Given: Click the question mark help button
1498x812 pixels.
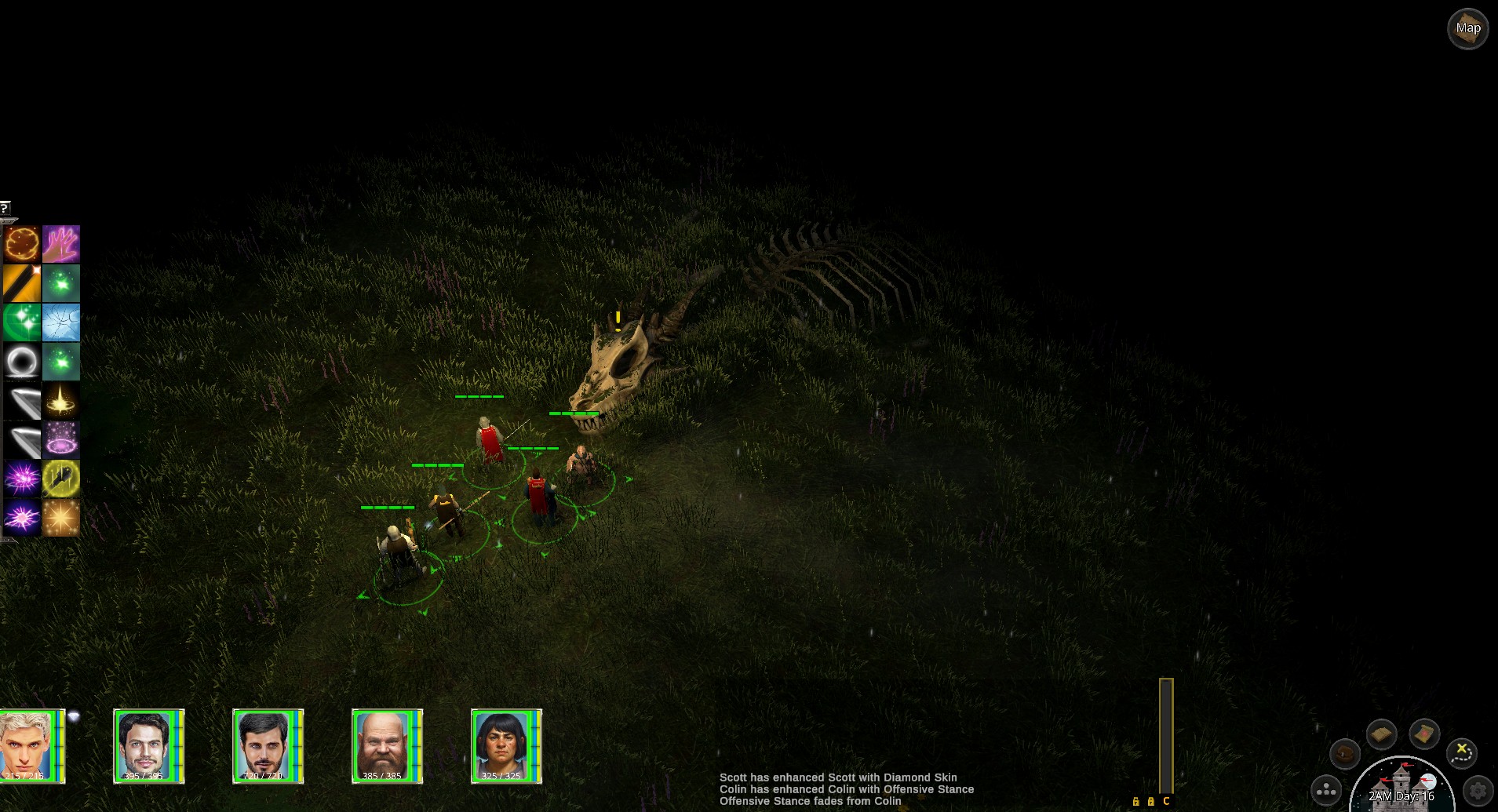Looking at the screenshot, I should (5, 208).
